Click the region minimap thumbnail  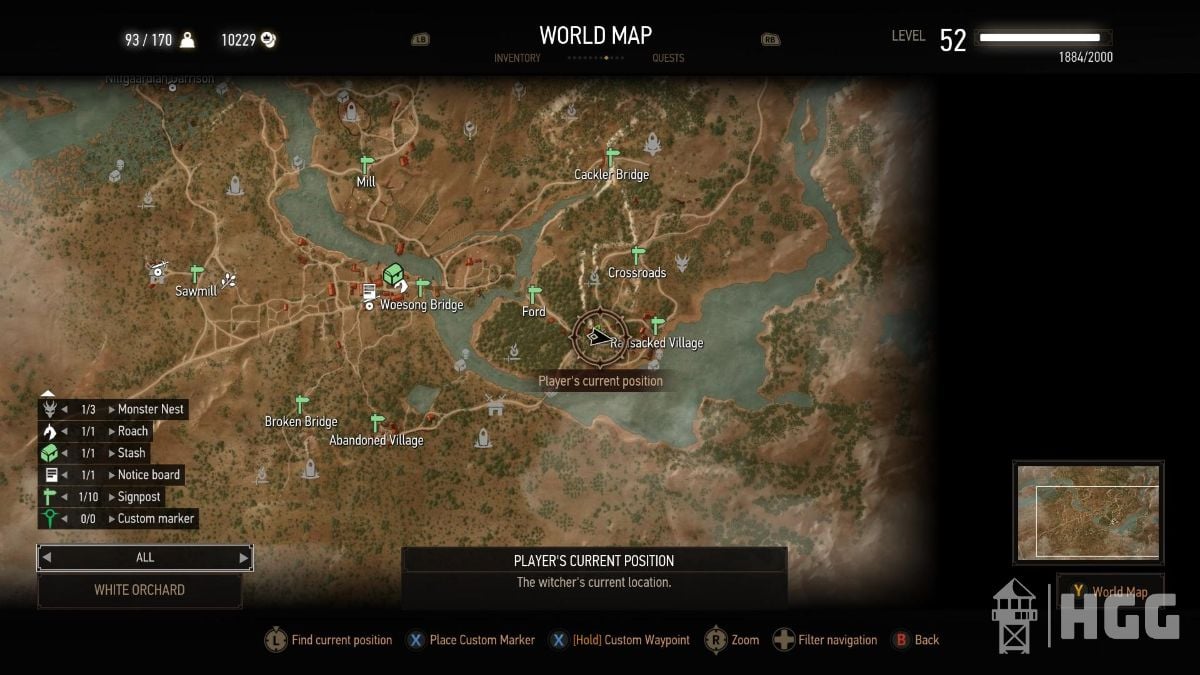click(1088, 511)
